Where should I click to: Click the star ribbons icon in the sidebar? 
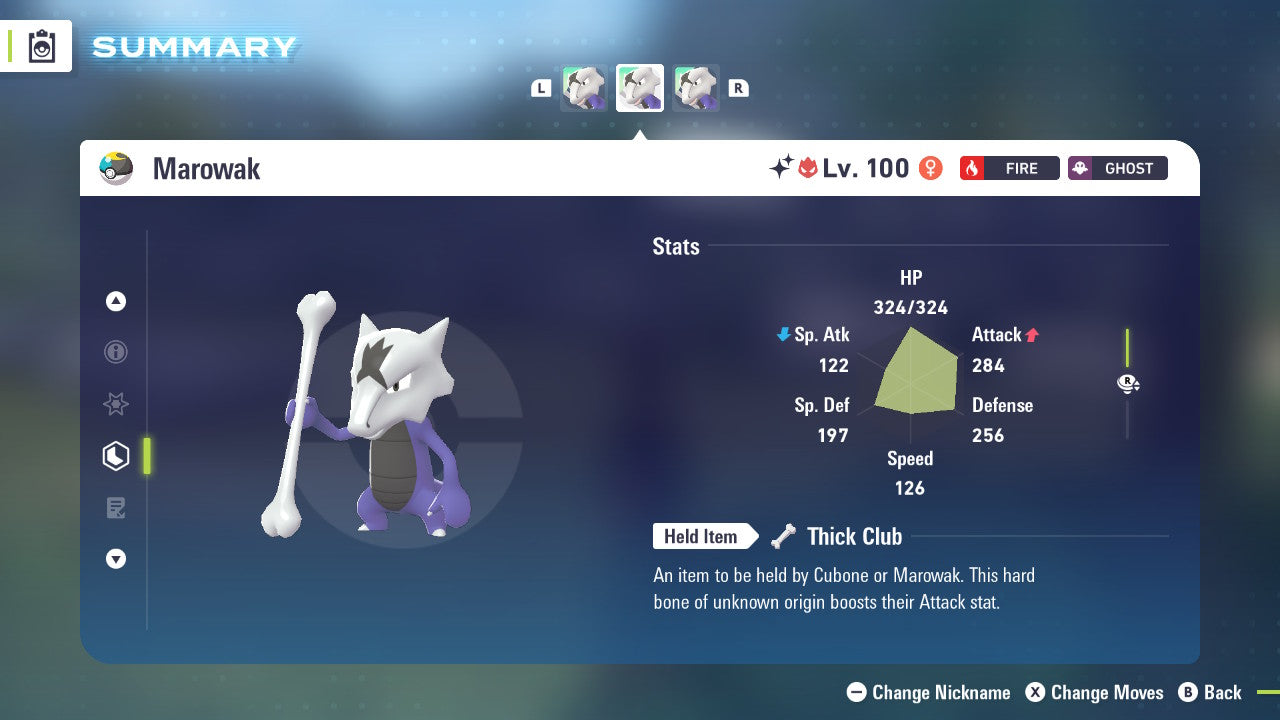pyautogui.click(x=115, y=404)
